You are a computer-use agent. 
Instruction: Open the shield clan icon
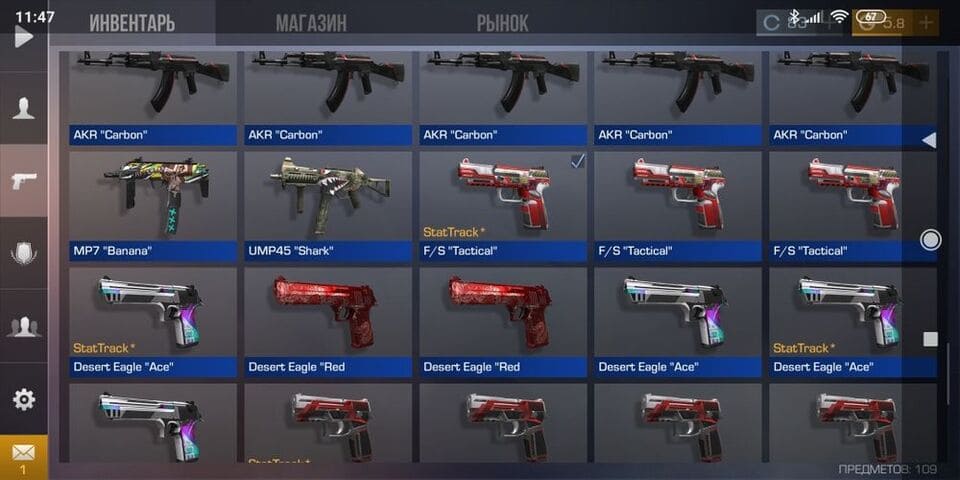click(x=23, y=253)
